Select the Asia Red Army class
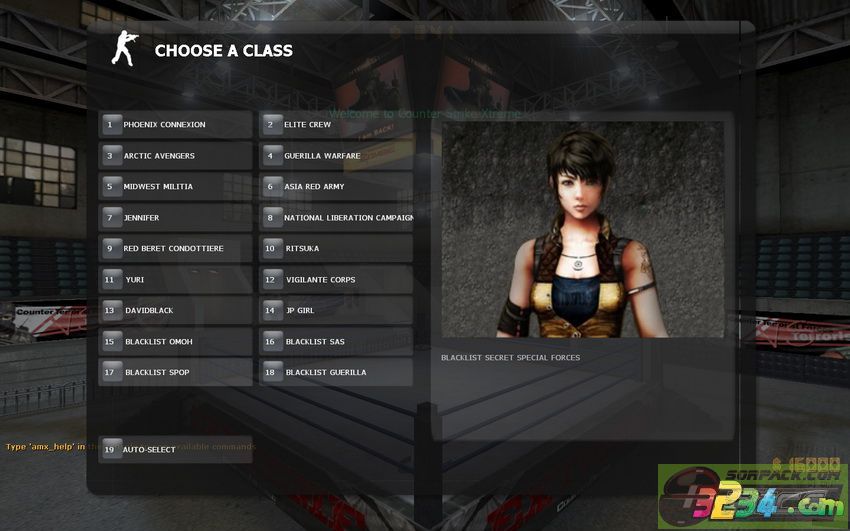 (335, 187)
